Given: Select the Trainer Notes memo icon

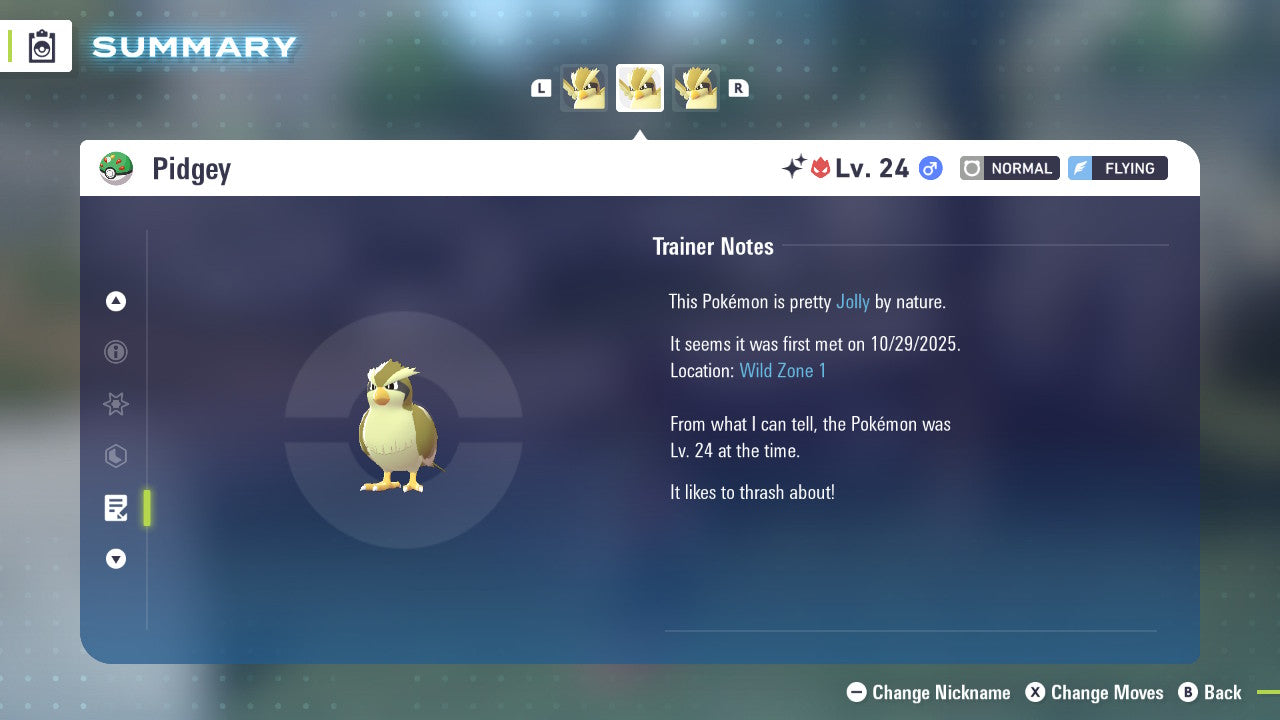Looking at the screenshot, I should click(115, 508).
